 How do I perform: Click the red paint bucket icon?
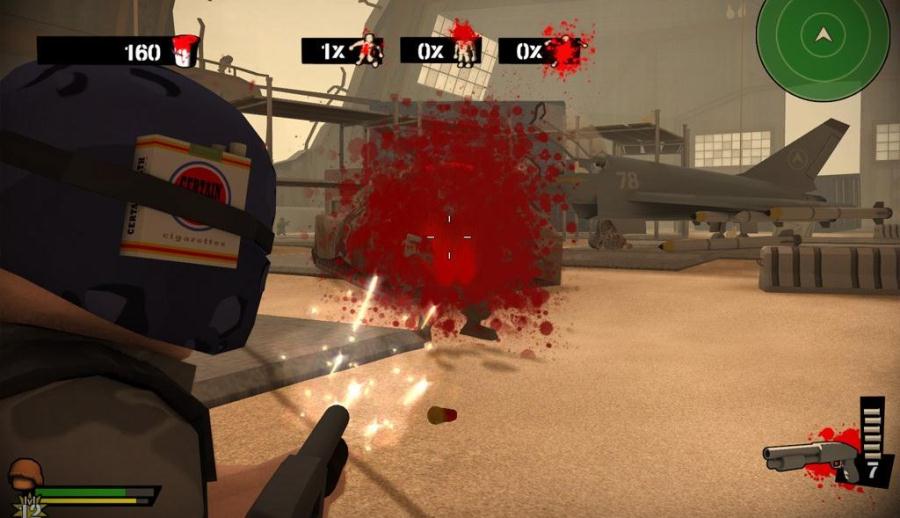(x=183, y=50)
